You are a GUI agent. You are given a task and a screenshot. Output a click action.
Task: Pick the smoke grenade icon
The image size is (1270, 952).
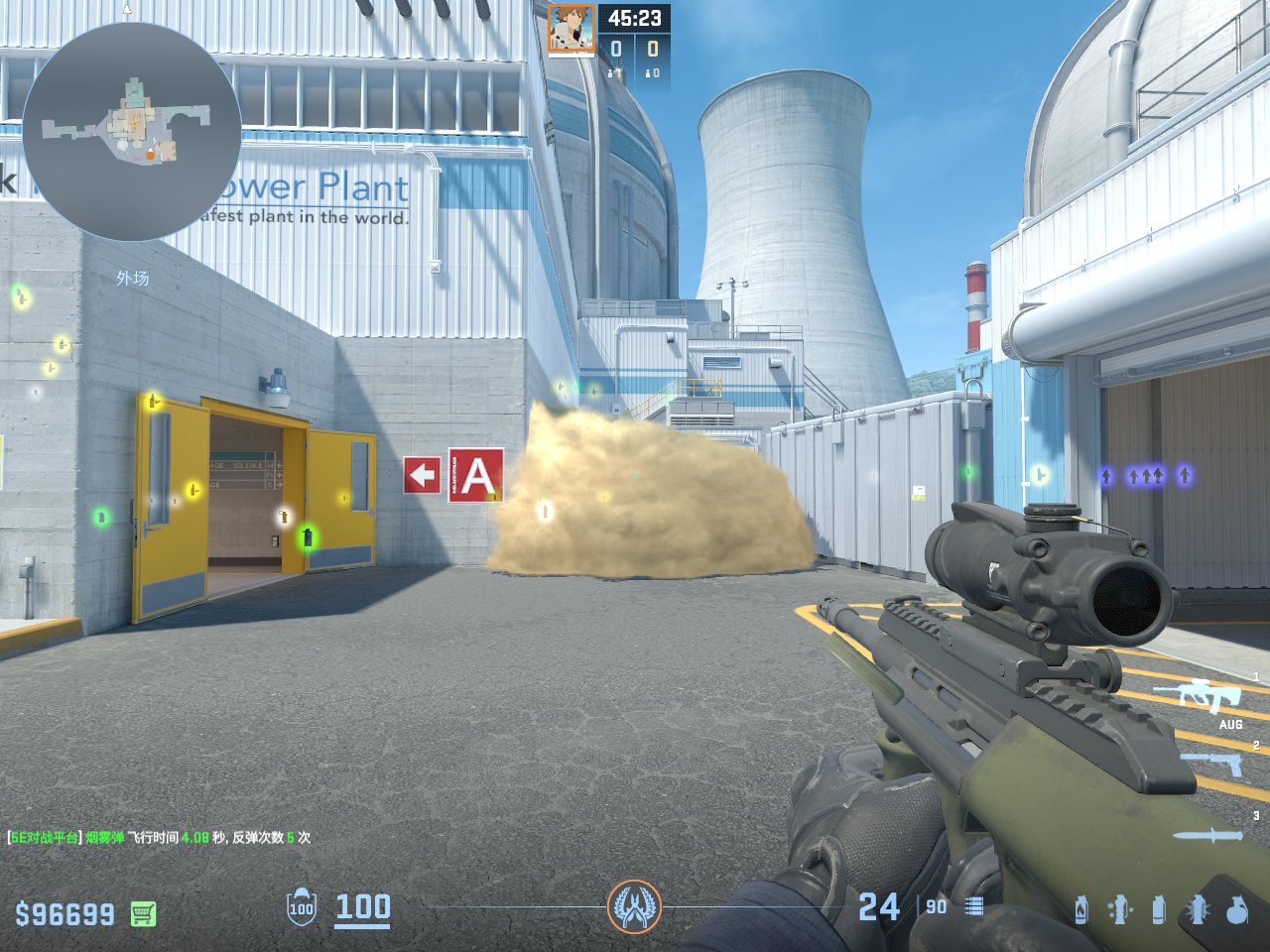1158,909
